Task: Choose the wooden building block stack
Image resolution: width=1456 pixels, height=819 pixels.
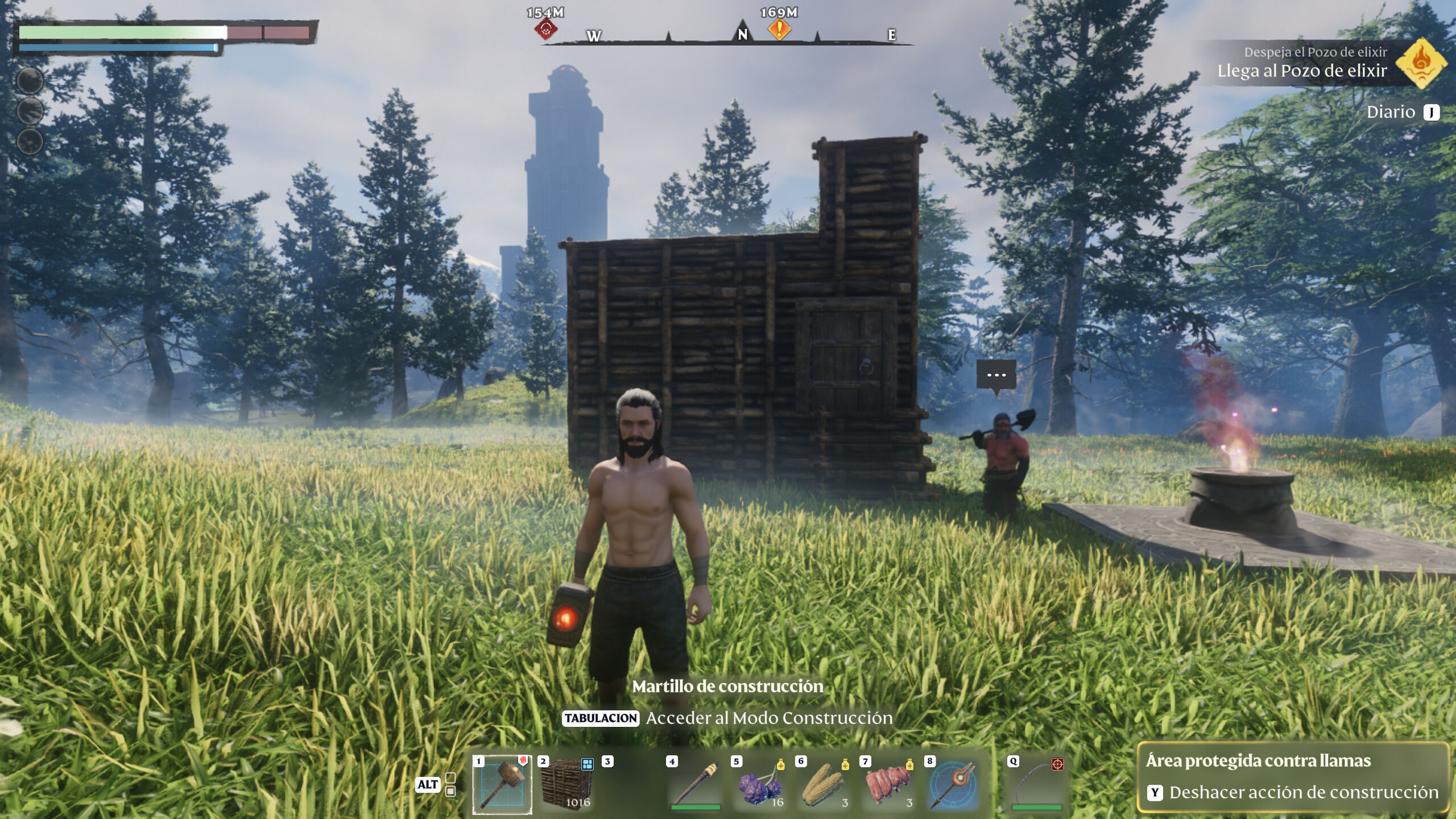Action: pyautogui.click(x=567, y=785)
